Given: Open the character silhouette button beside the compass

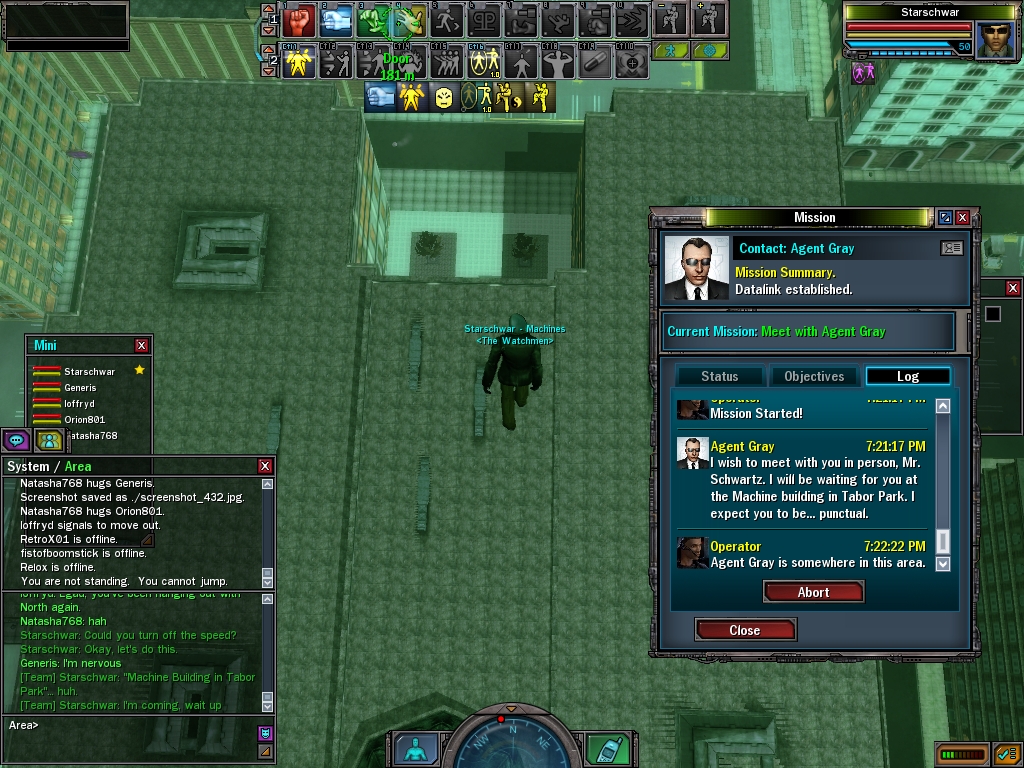Looking at the screenshot, I should [411, 749].
